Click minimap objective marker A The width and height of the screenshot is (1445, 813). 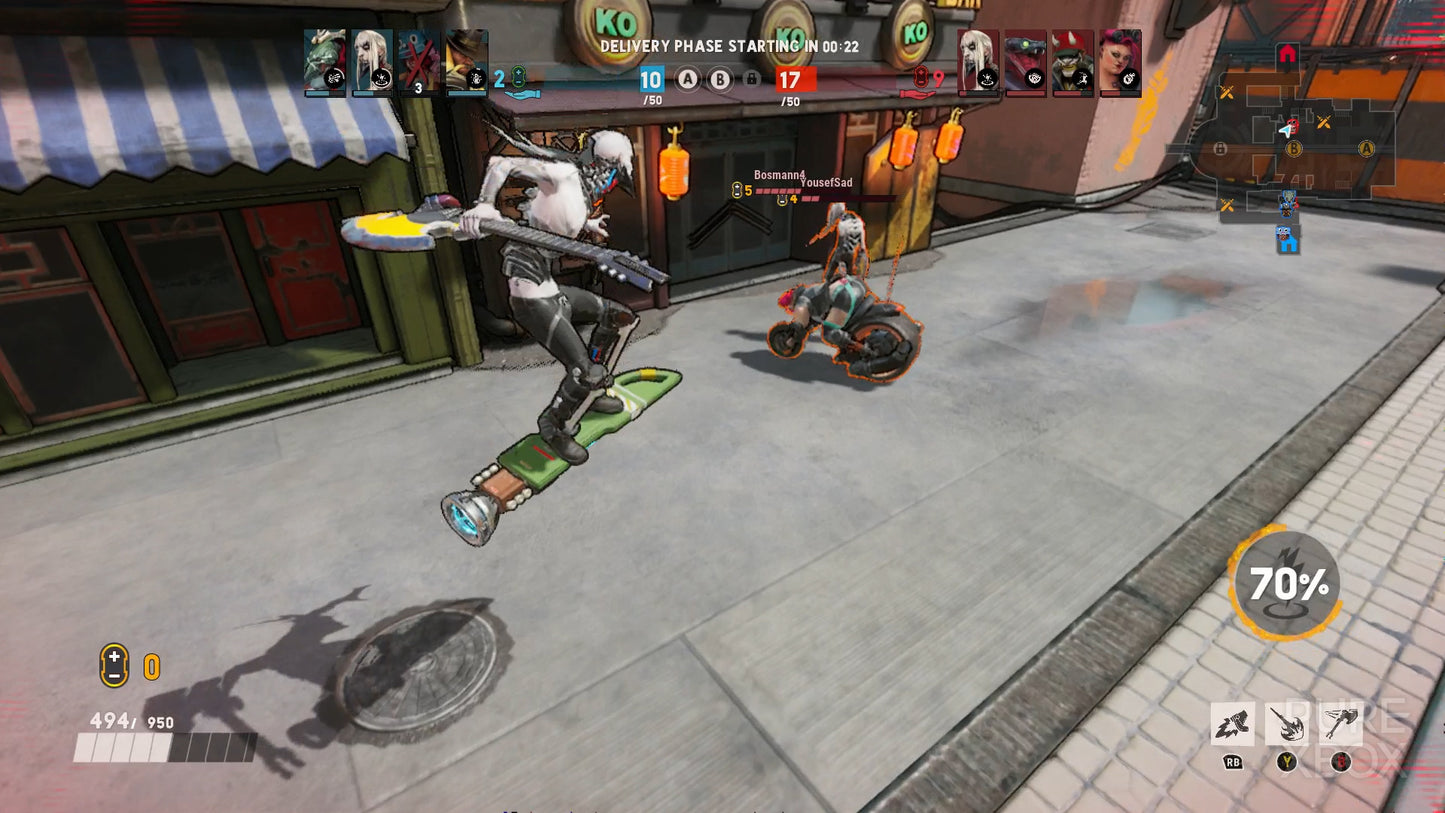(x=1366, y=149)
